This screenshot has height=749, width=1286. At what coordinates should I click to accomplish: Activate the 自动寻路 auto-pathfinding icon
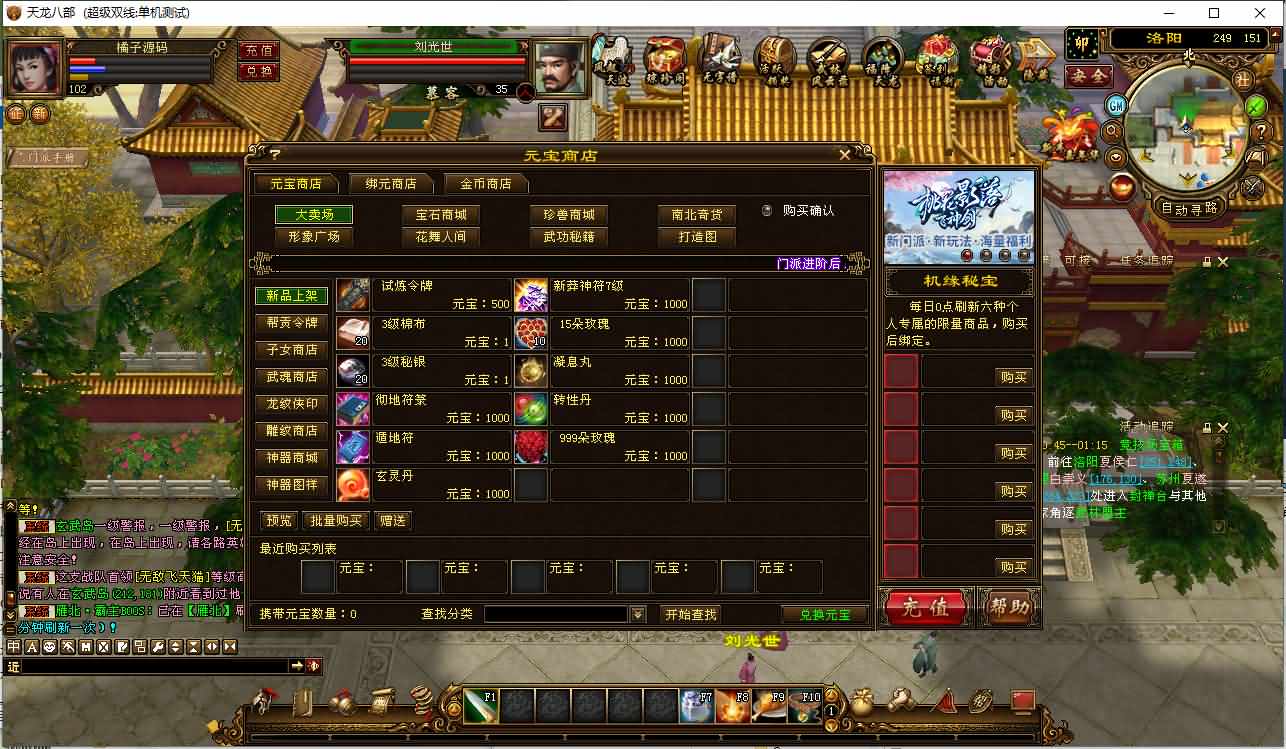click(1190, 207)
